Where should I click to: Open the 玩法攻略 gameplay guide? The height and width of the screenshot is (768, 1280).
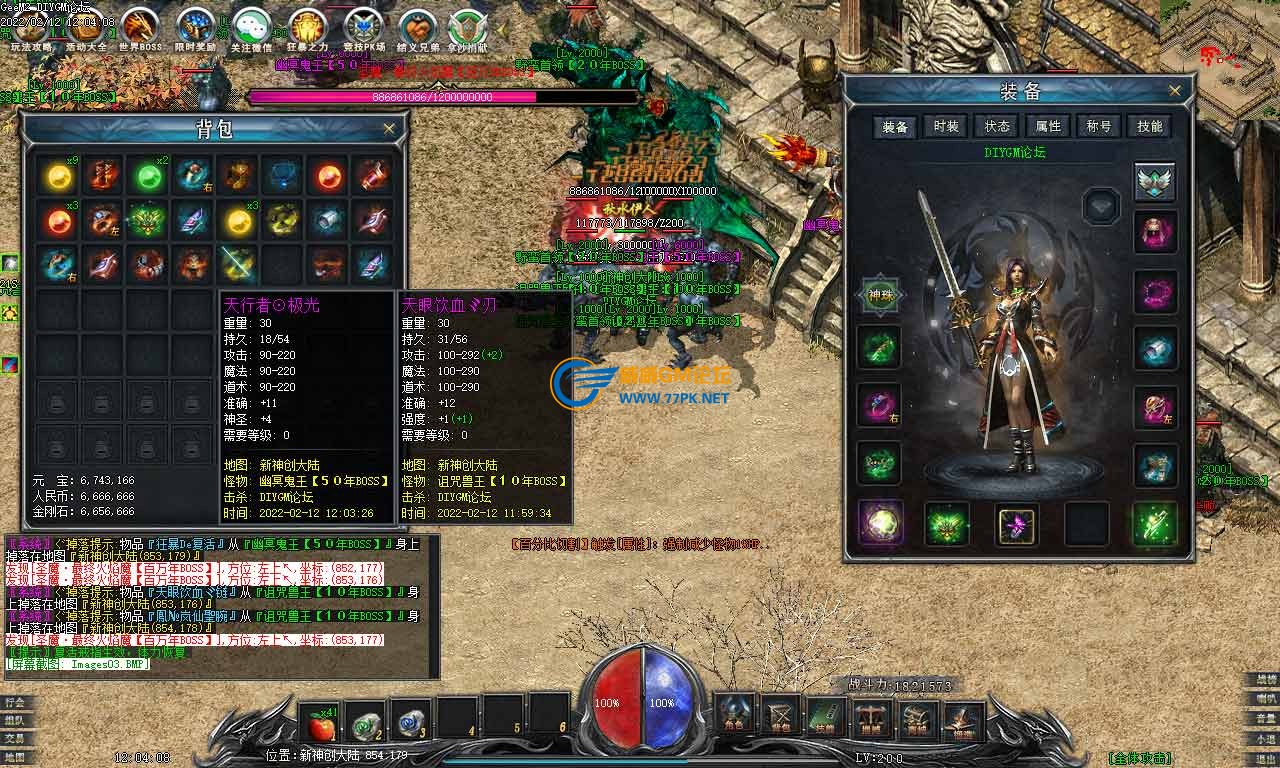pos(30,27)
